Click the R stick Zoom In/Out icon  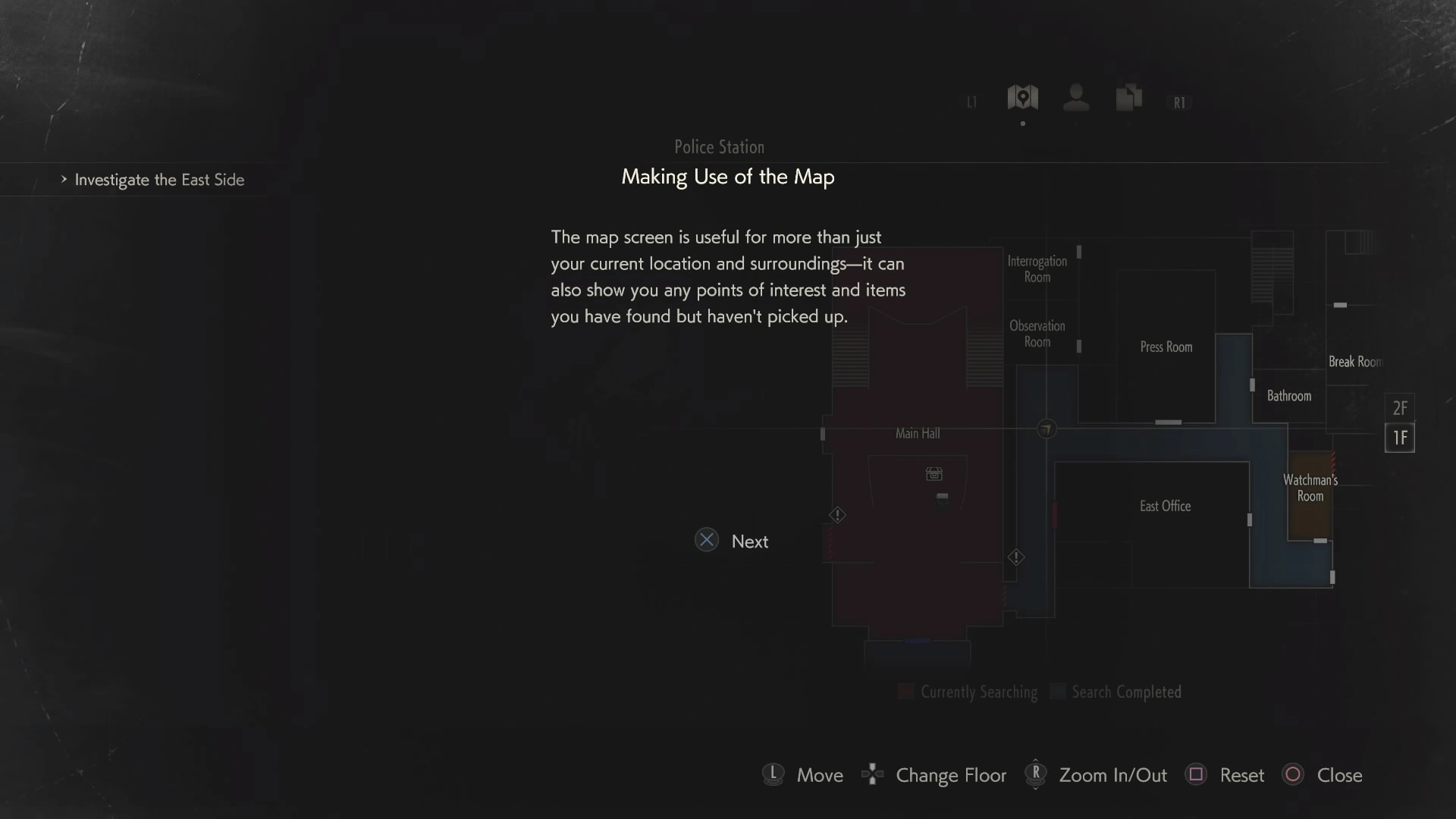(1035, 774)
